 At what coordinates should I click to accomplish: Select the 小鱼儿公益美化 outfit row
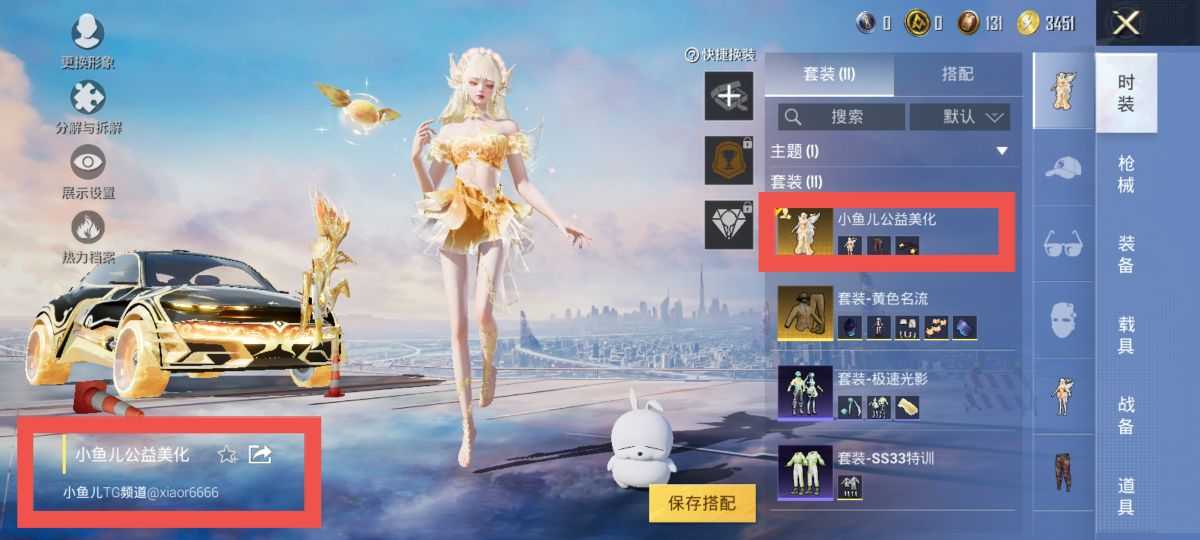[887, 232]
